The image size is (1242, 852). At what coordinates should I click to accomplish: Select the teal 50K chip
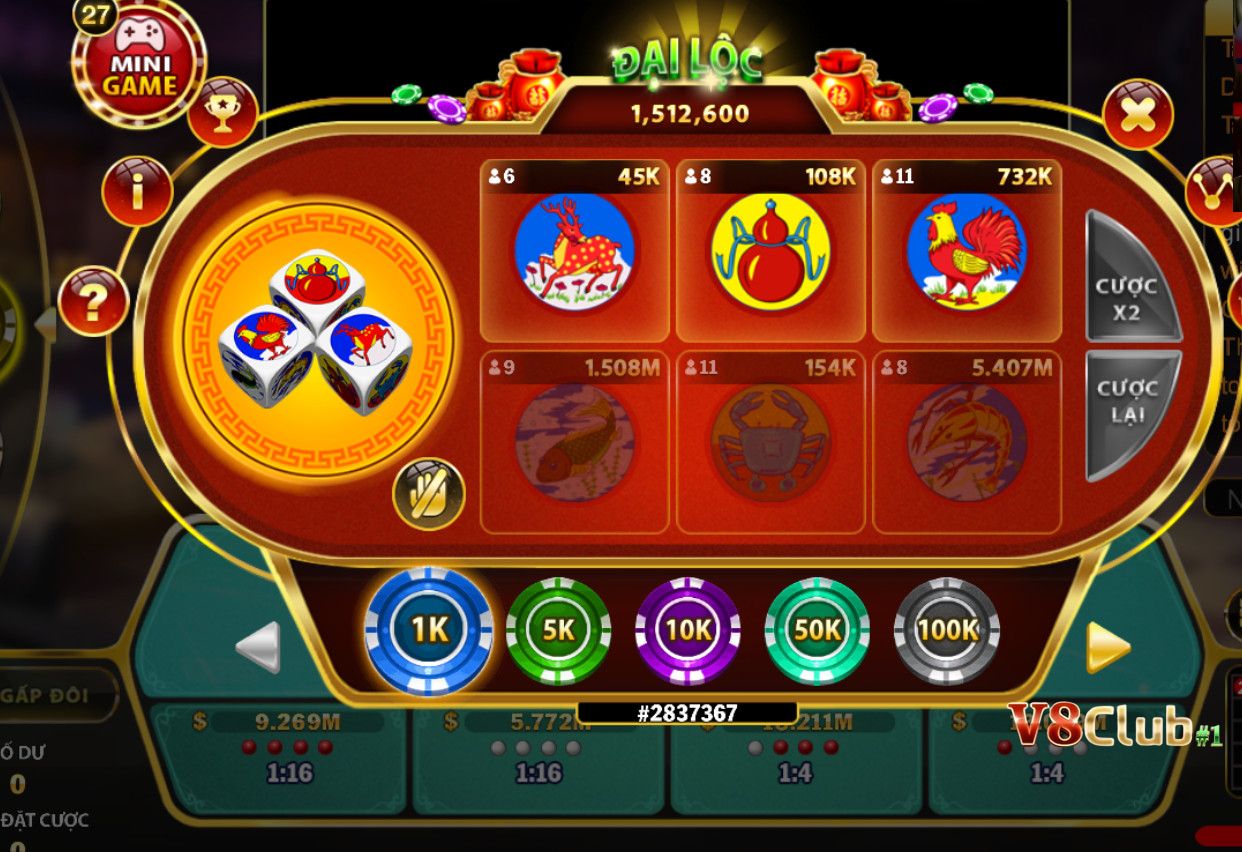point(817,630)
